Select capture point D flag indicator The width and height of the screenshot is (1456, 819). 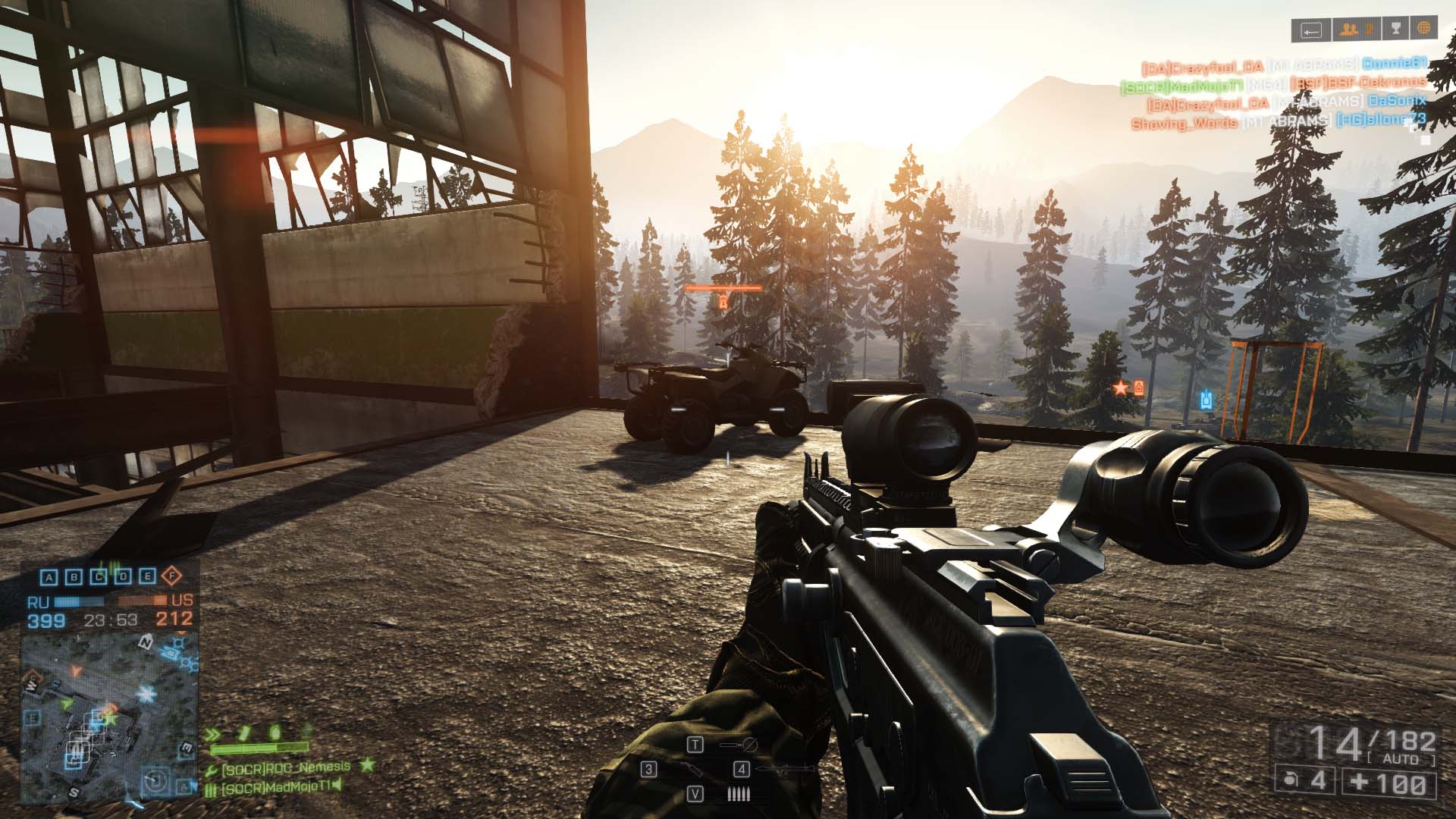tap(123, 577)
